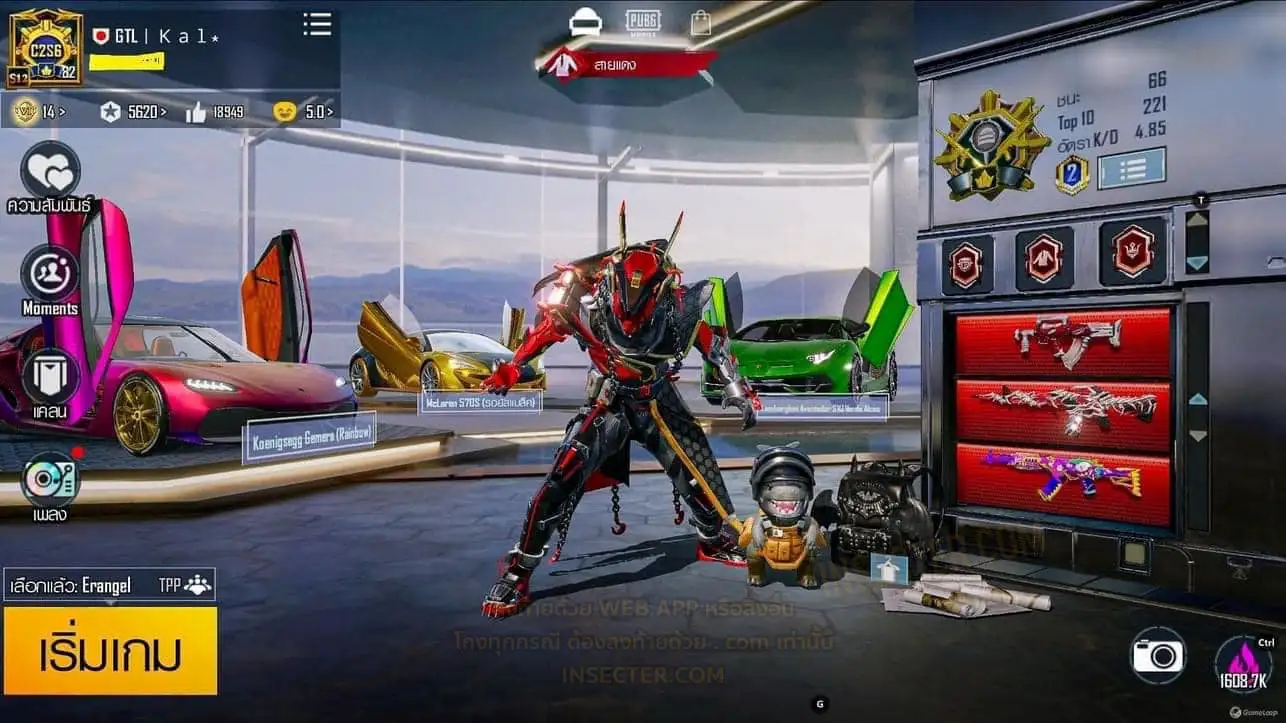Open the stats list button on the rank panel

coord(1131,168)
